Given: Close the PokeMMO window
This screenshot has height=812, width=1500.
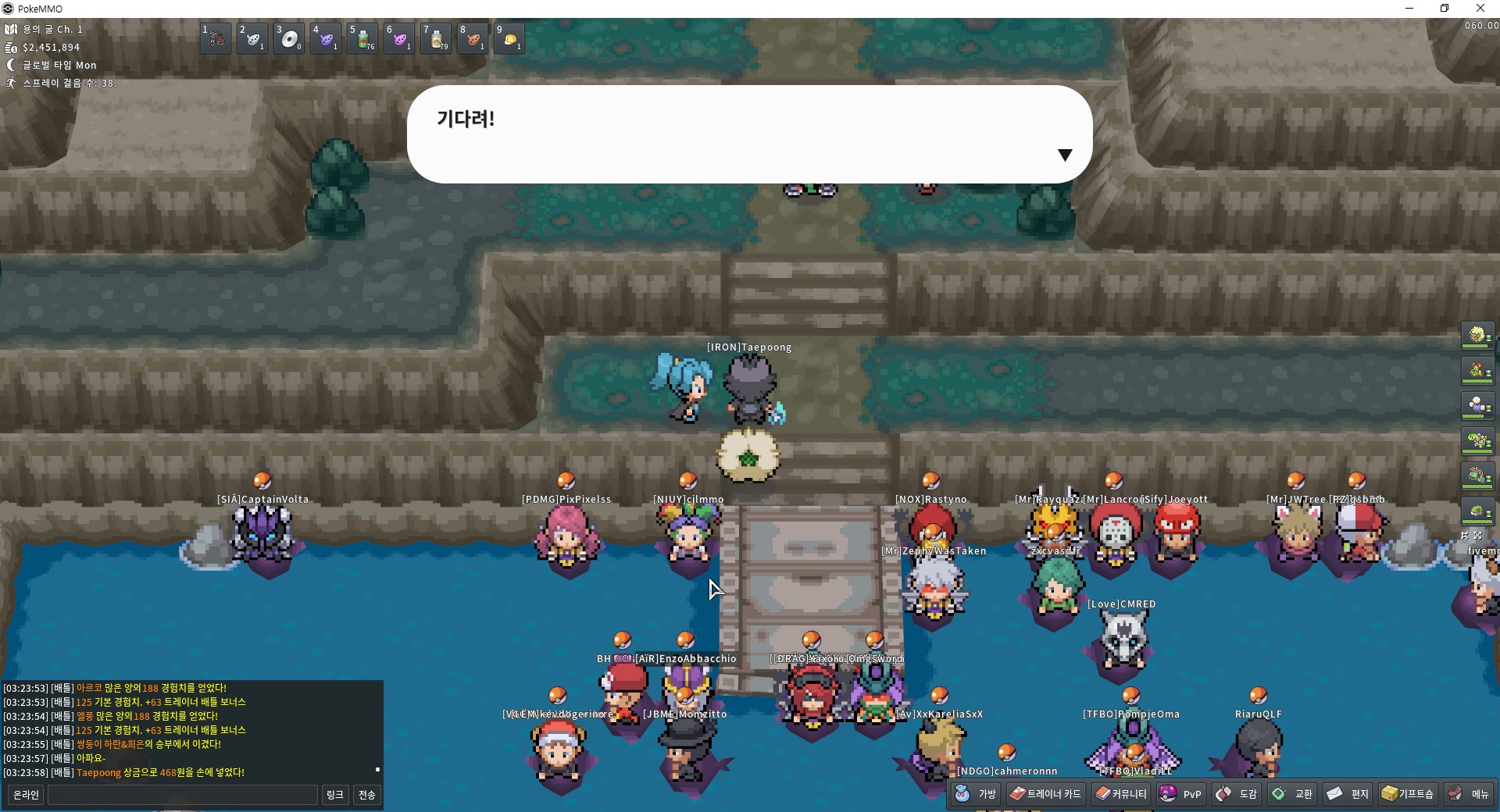Looking at the screenshot, I should click(x=1480, y=9).
